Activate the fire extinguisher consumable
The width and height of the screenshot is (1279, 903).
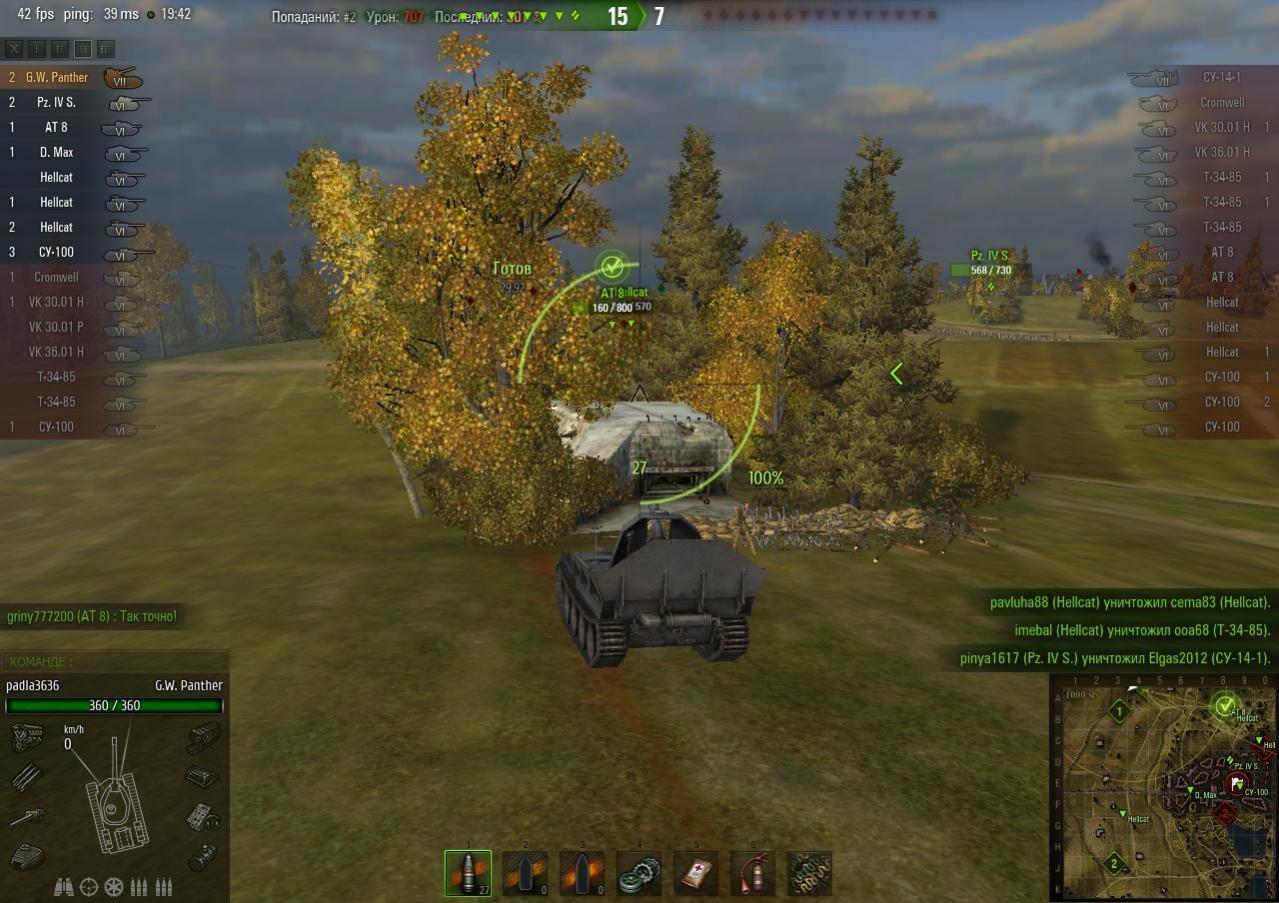click(752, 873)
